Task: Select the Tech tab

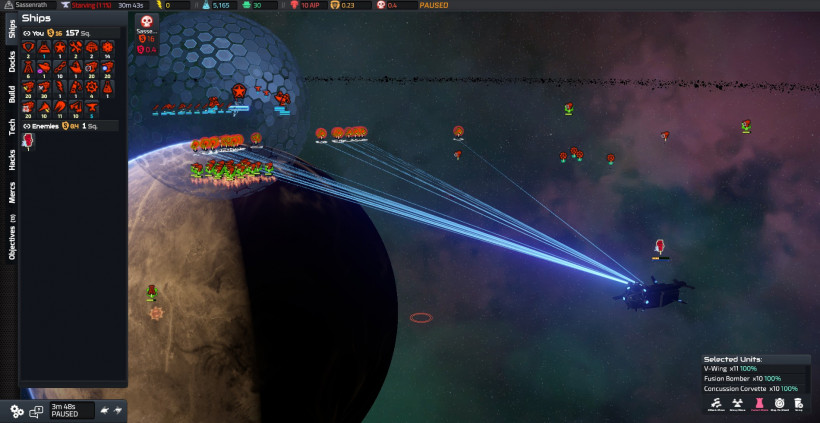Action: (11, 127)
